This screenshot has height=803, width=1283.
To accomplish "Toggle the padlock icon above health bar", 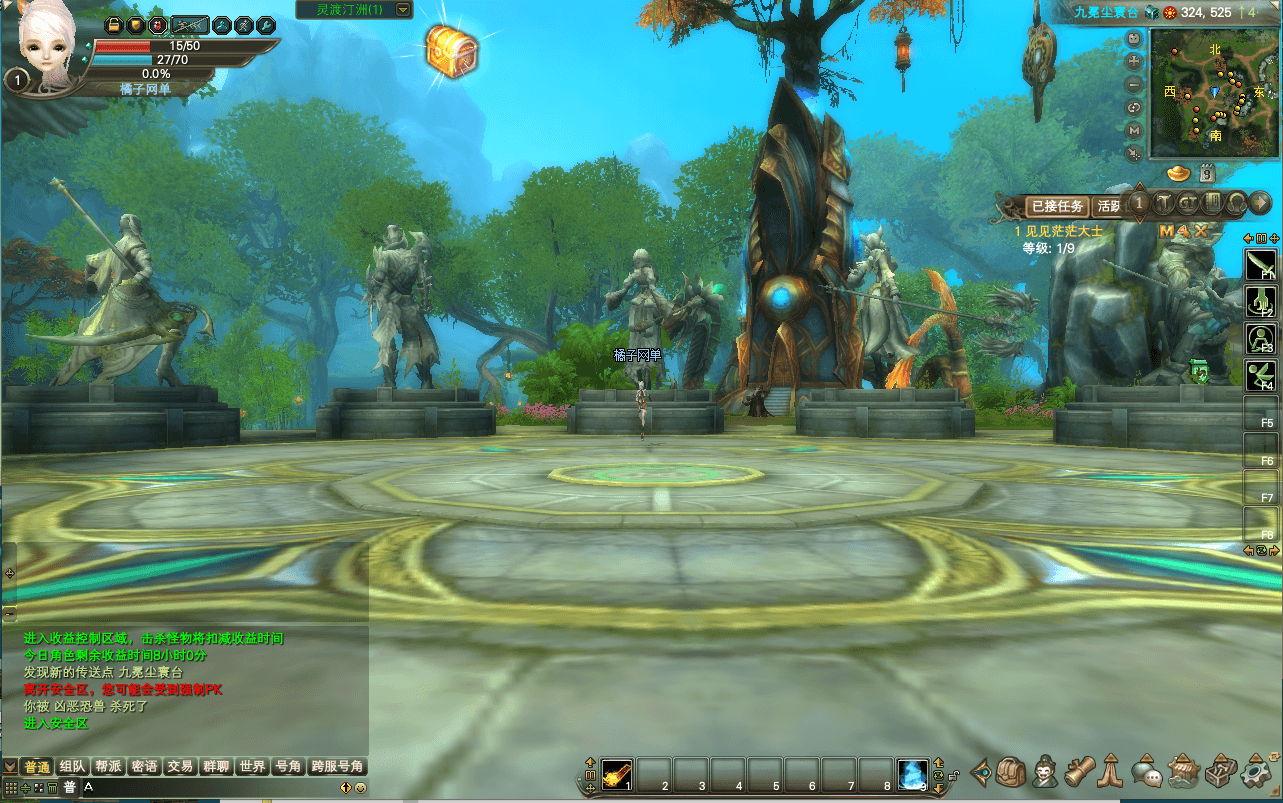I will click(x=113, y=24).
